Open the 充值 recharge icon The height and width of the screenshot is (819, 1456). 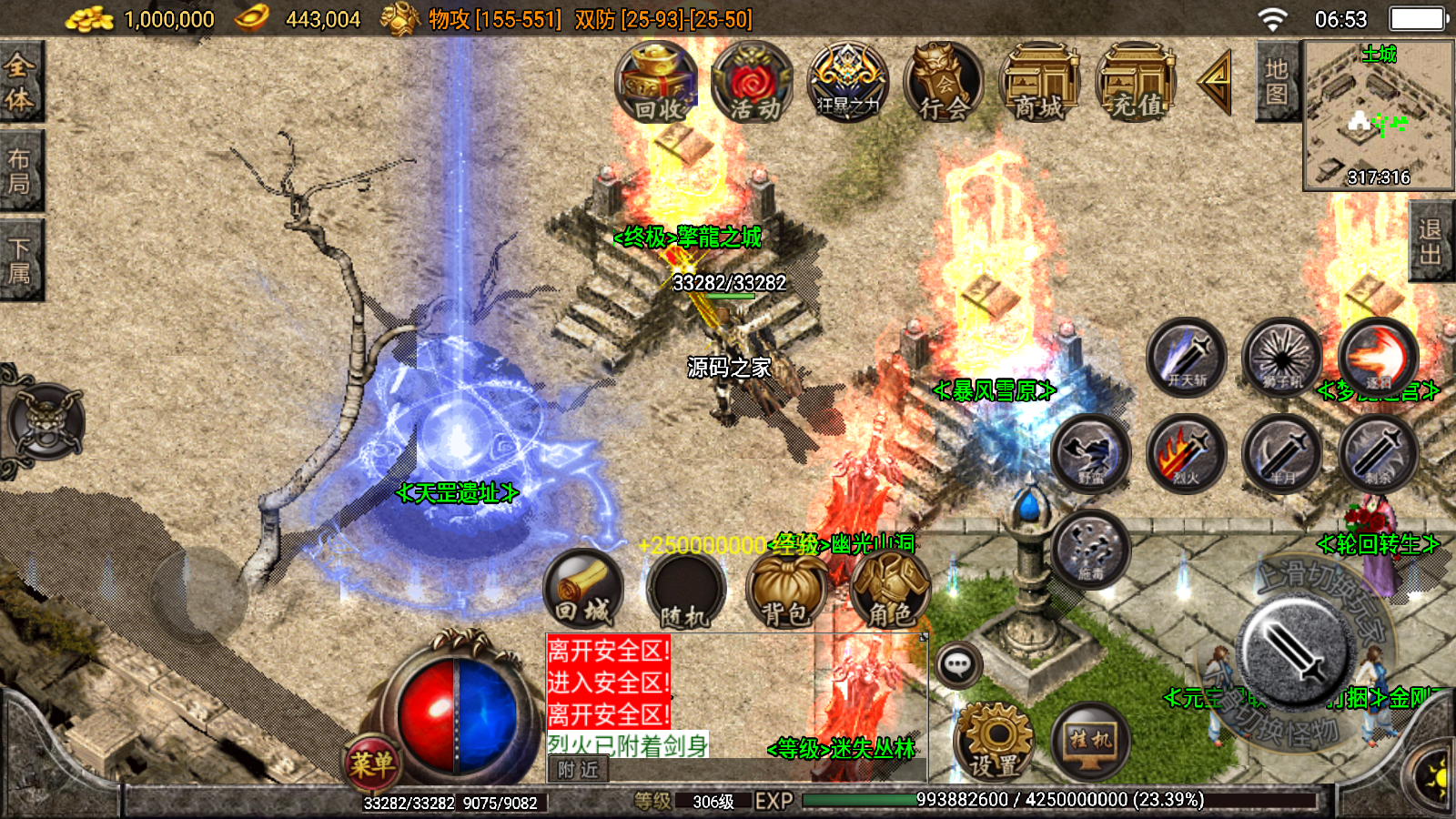[1137, 84]
